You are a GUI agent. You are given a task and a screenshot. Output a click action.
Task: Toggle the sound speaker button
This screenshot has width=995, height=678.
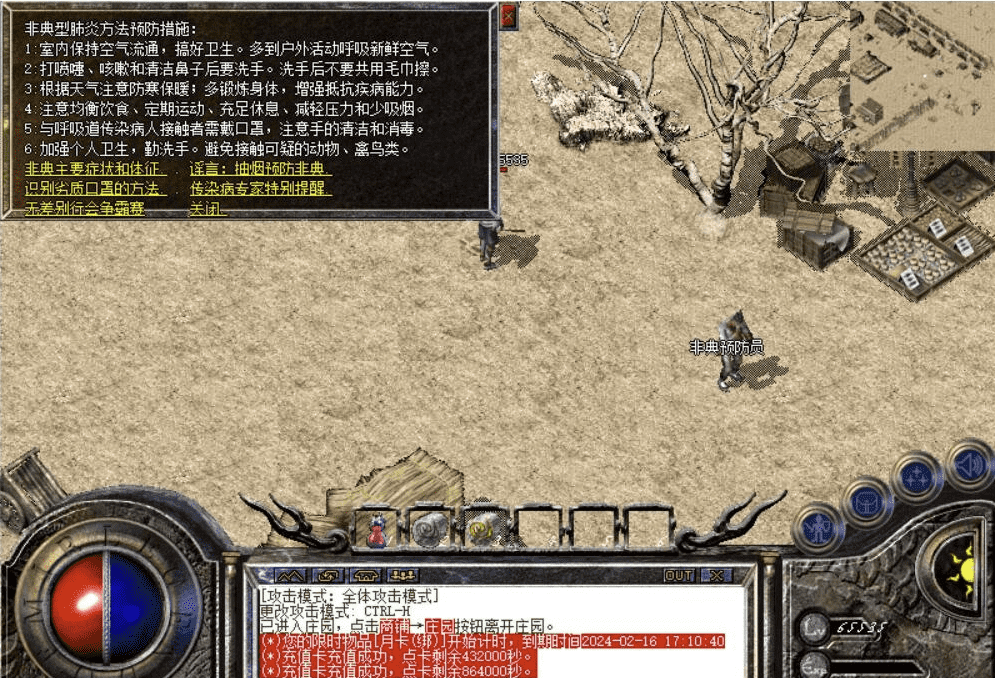pyautogui.click(x=967, y=463)
